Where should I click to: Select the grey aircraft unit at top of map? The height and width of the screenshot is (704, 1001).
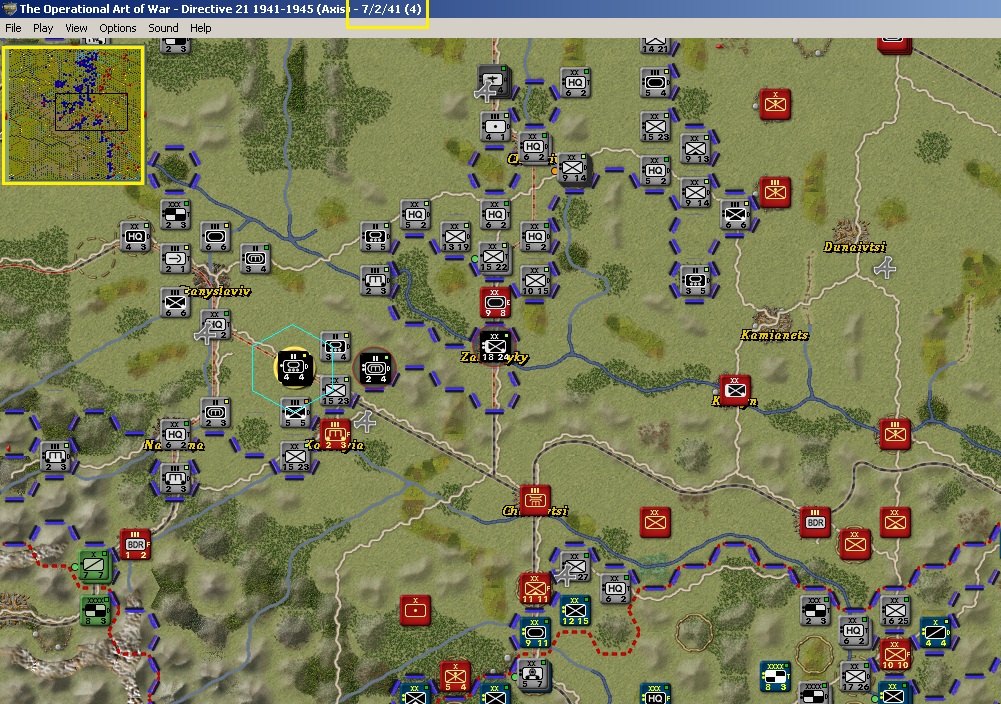click(x=493, y=82)
